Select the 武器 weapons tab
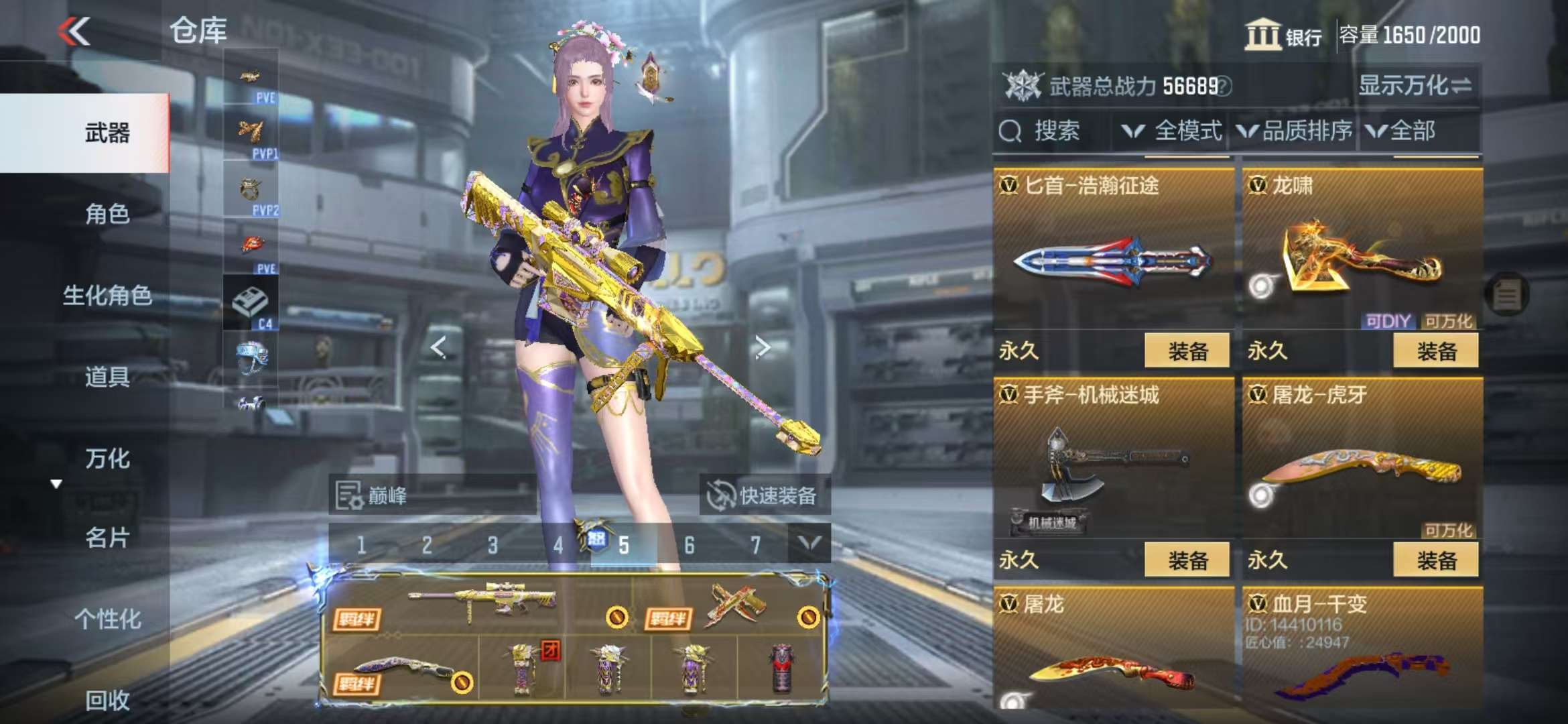Viewport: 1568px width, 724px height. click(x=107, y=133)
